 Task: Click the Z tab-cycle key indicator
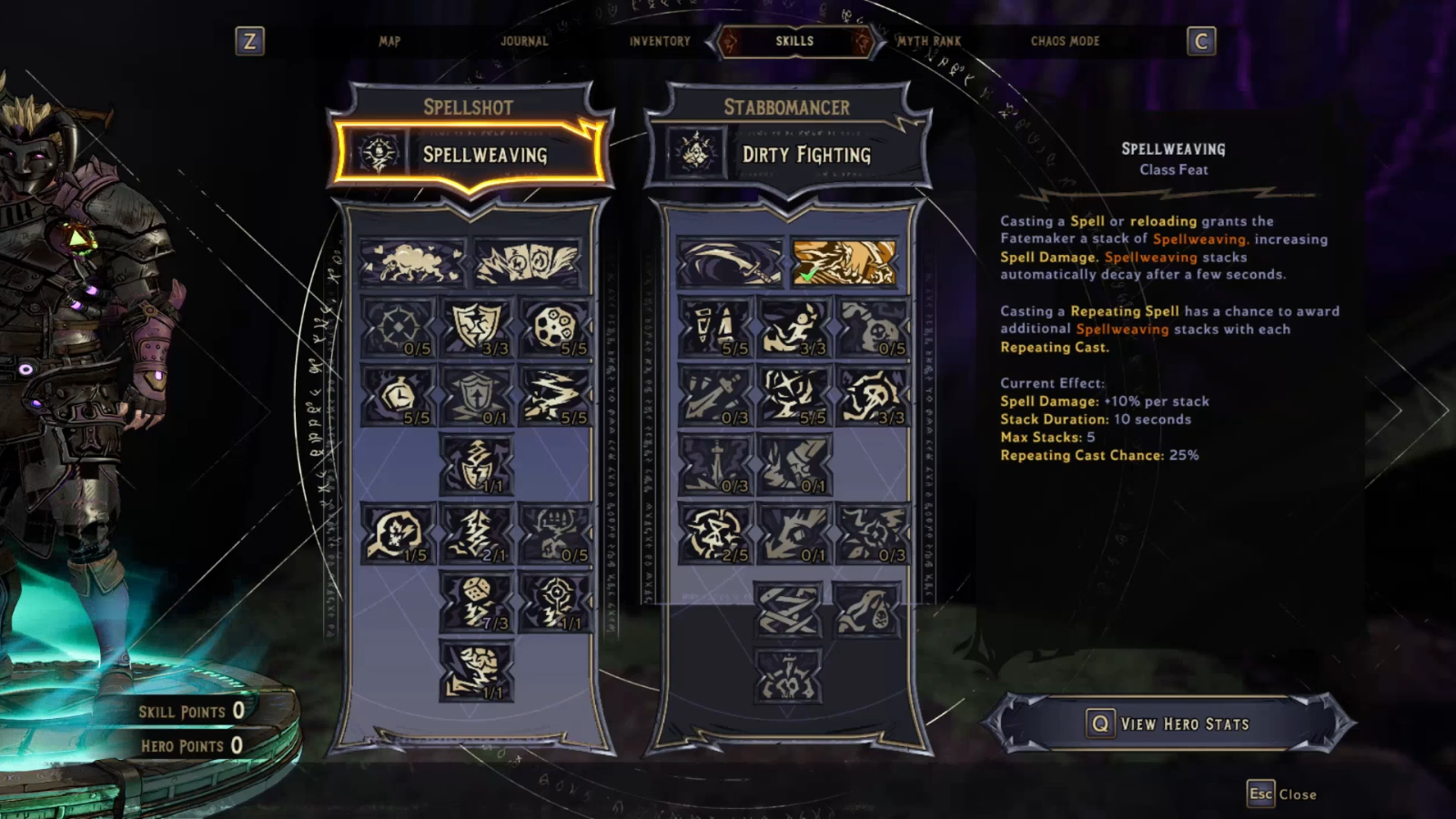[254, 40]
